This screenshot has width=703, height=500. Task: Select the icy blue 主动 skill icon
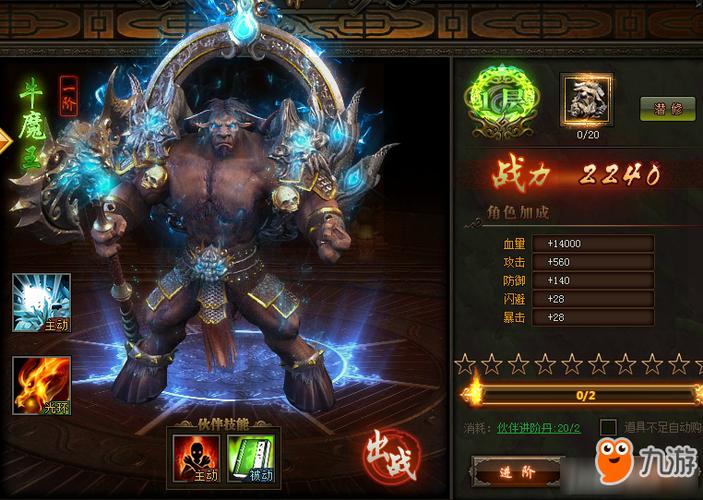pyautogui.click(x=41, y=302)
